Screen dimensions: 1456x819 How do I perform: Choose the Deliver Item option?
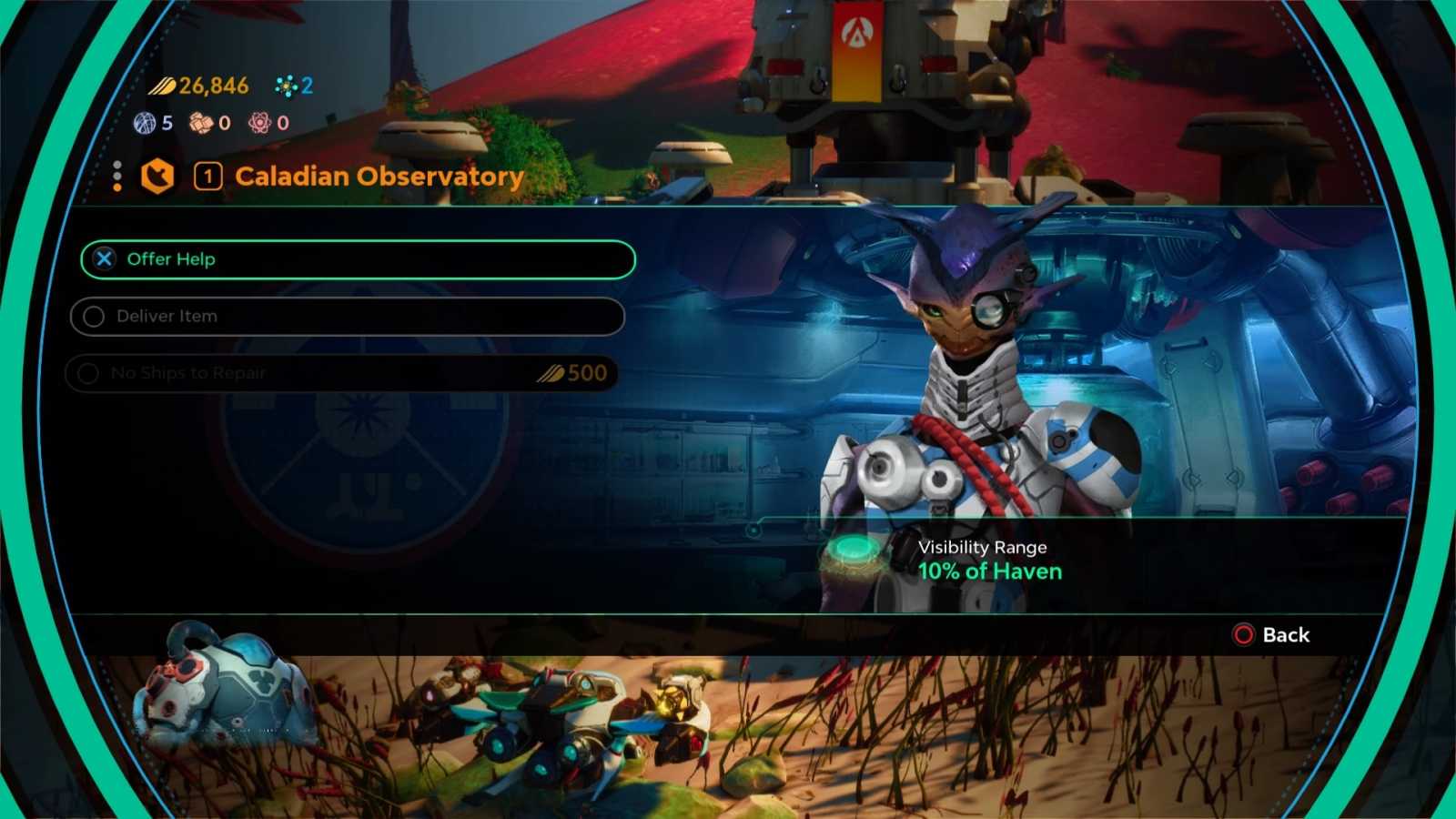point(347,316)
